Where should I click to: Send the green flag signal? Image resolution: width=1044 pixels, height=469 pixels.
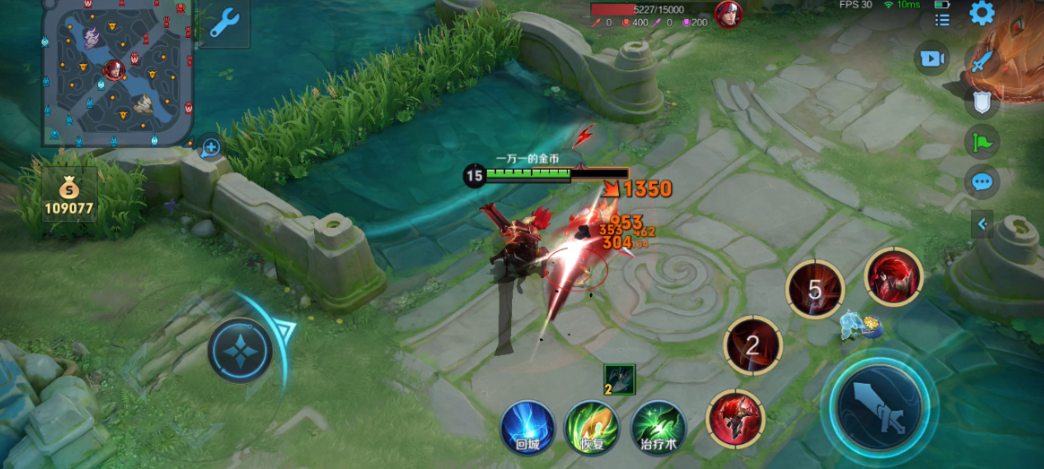982,141
